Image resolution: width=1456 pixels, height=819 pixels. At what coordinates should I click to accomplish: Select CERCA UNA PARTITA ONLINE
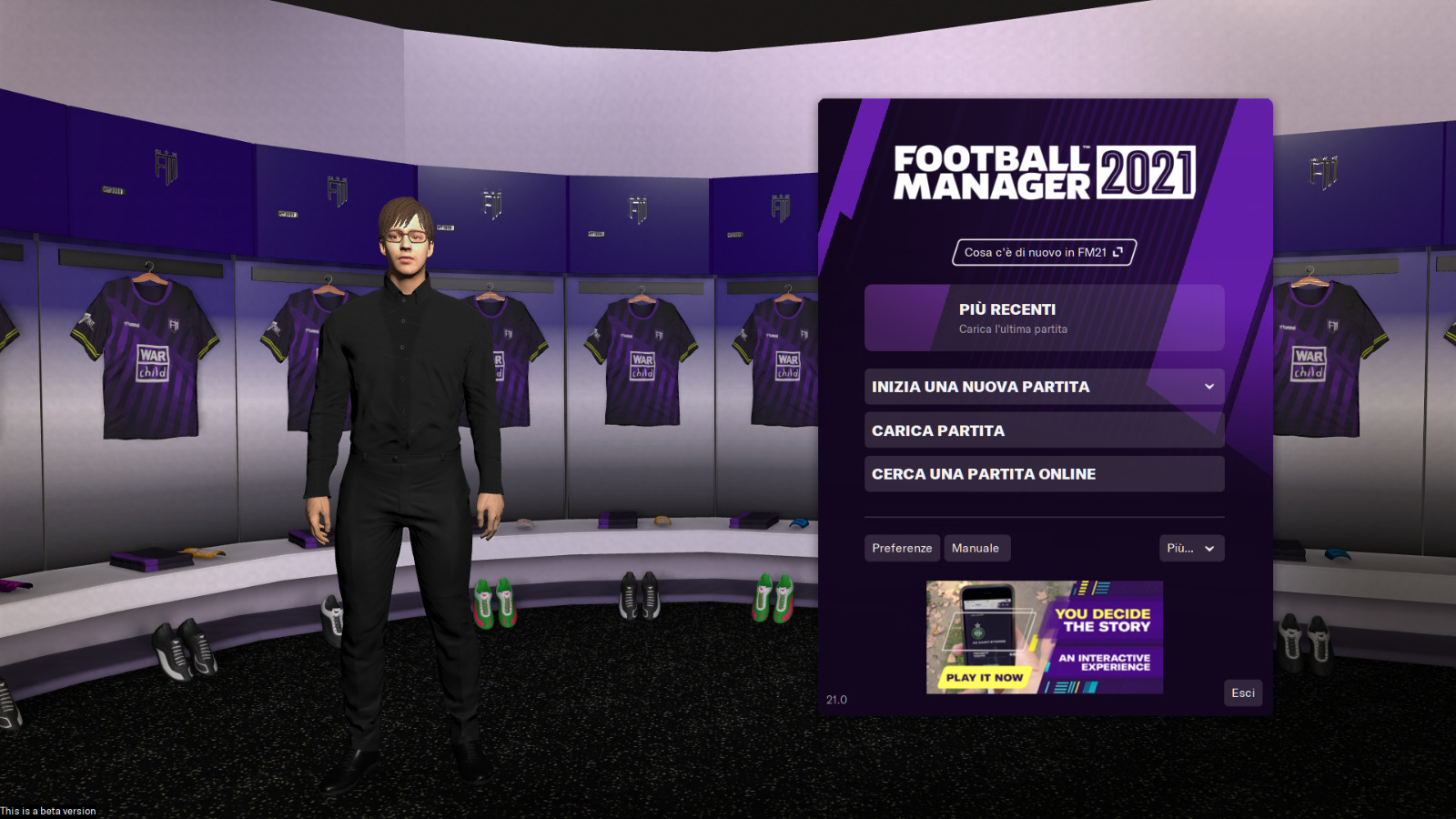[1044, 473]
